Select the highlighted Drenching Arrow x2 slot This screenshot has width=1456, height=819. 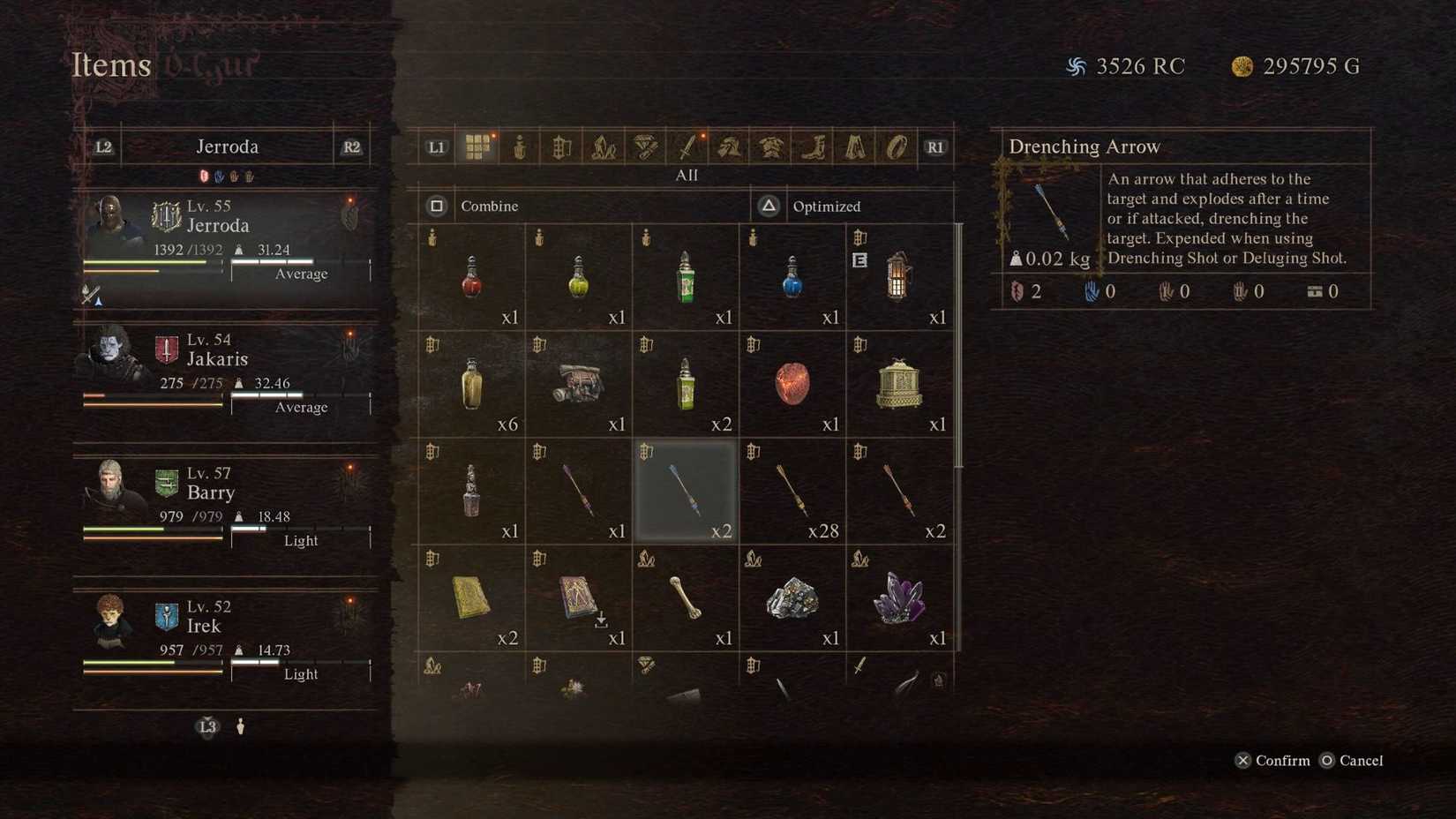(686, 490)
